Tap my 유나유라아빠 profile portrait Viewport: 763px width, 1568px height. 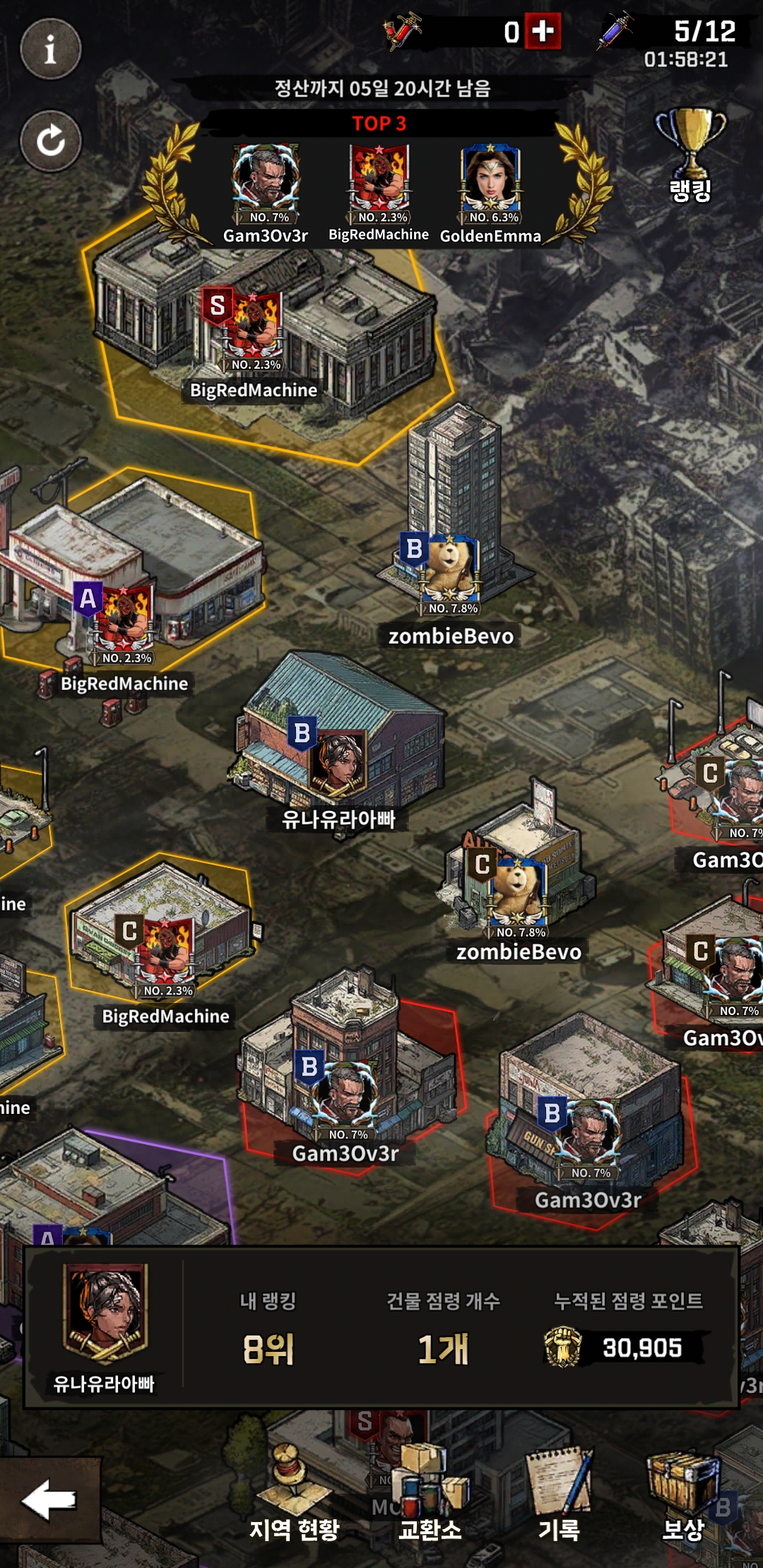[x=105, y=1315]
